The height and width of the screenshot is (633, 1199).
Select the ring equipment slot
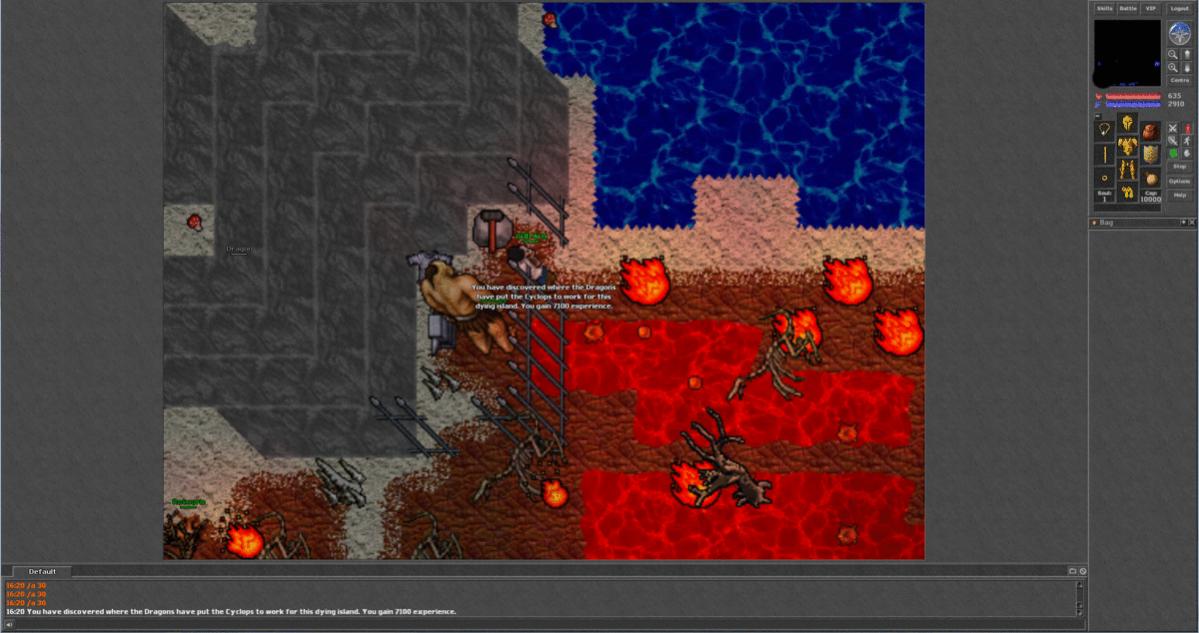point(1104,178)
